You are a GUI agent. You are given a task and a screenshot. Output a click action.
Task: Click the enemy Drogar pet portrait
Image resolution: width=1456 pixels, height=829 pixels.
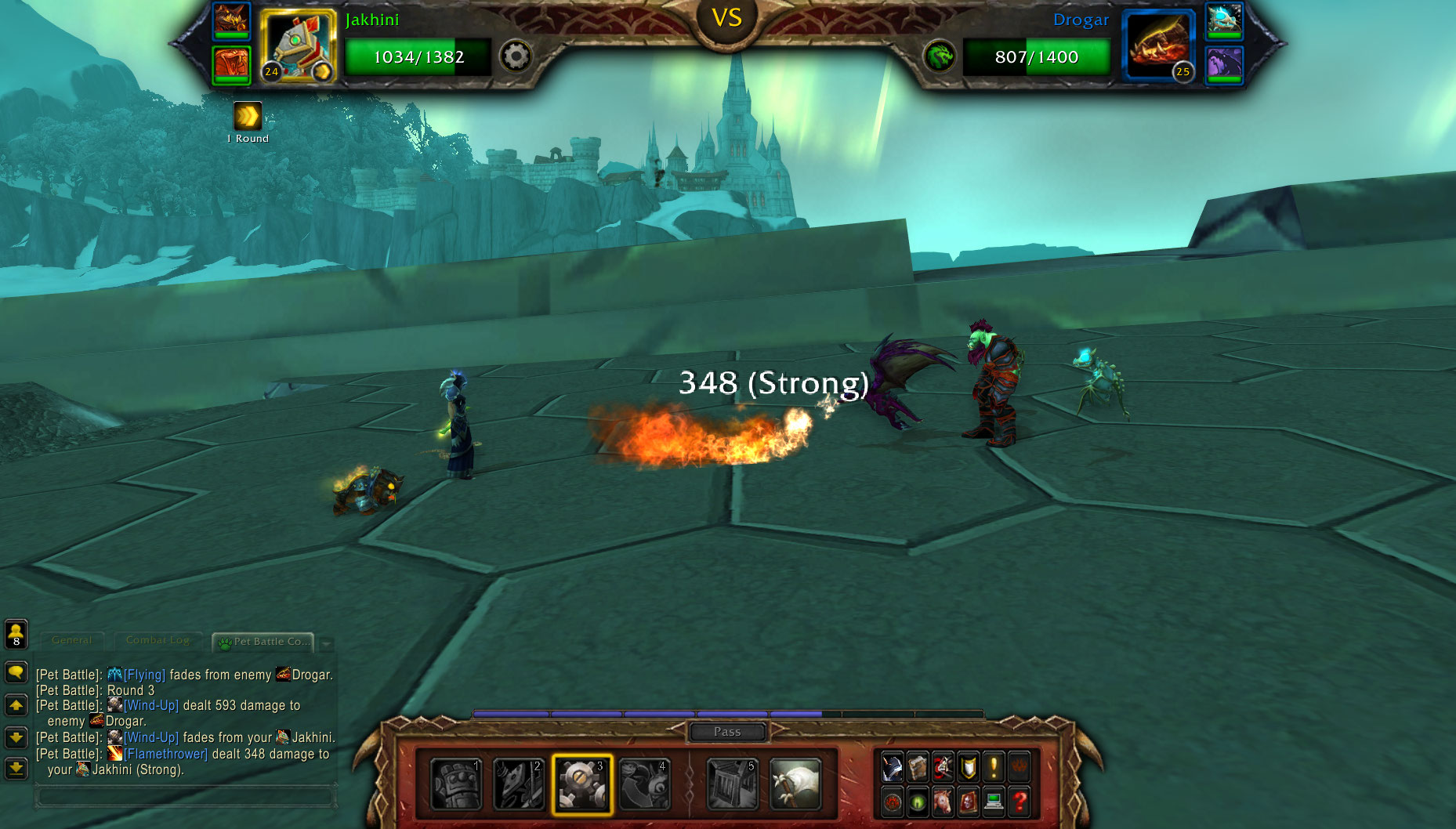[x=1157, y=46]
